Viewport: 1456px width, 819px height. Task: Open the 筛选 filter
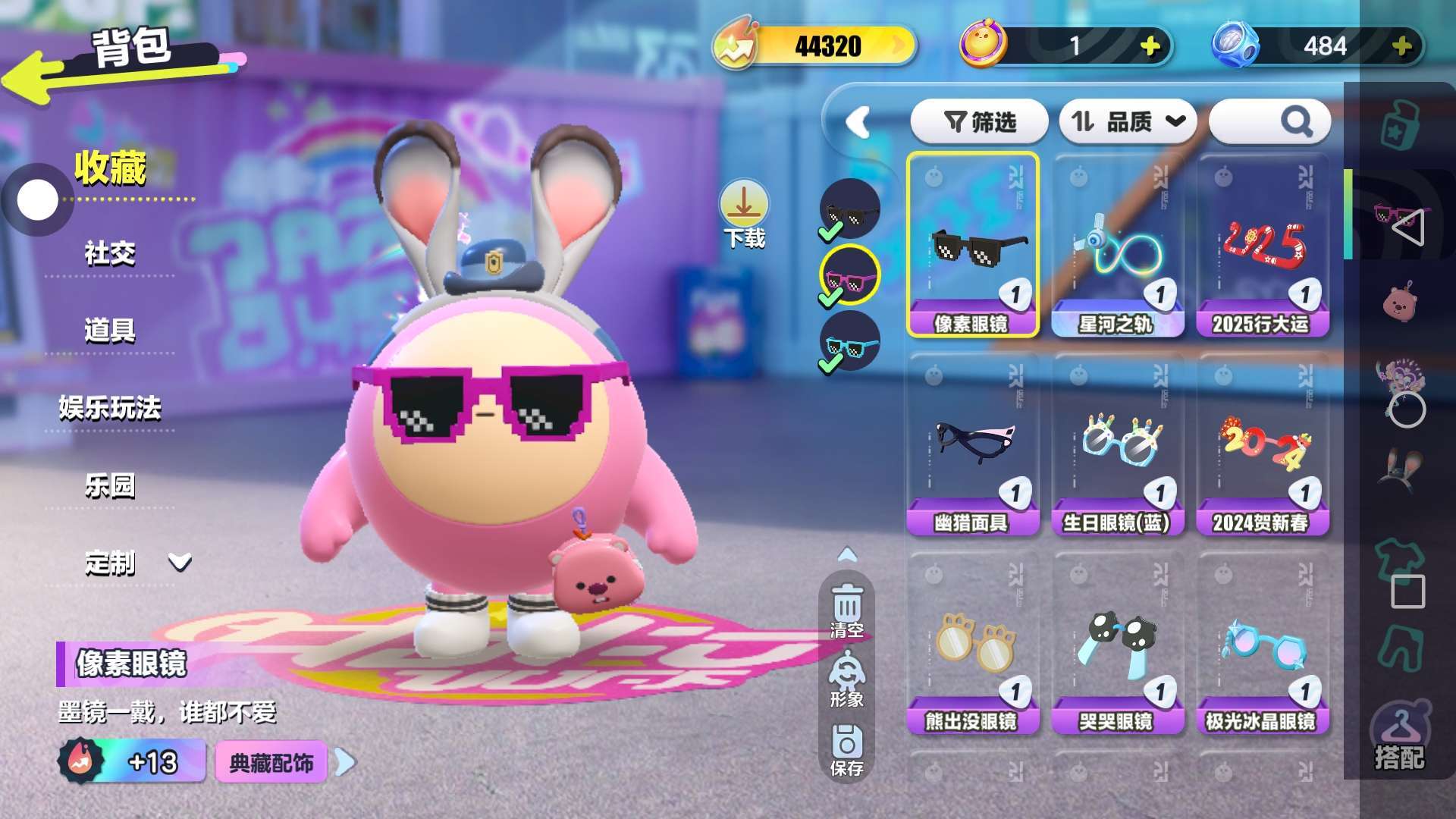pyautogui.click(x=979, y=121)
